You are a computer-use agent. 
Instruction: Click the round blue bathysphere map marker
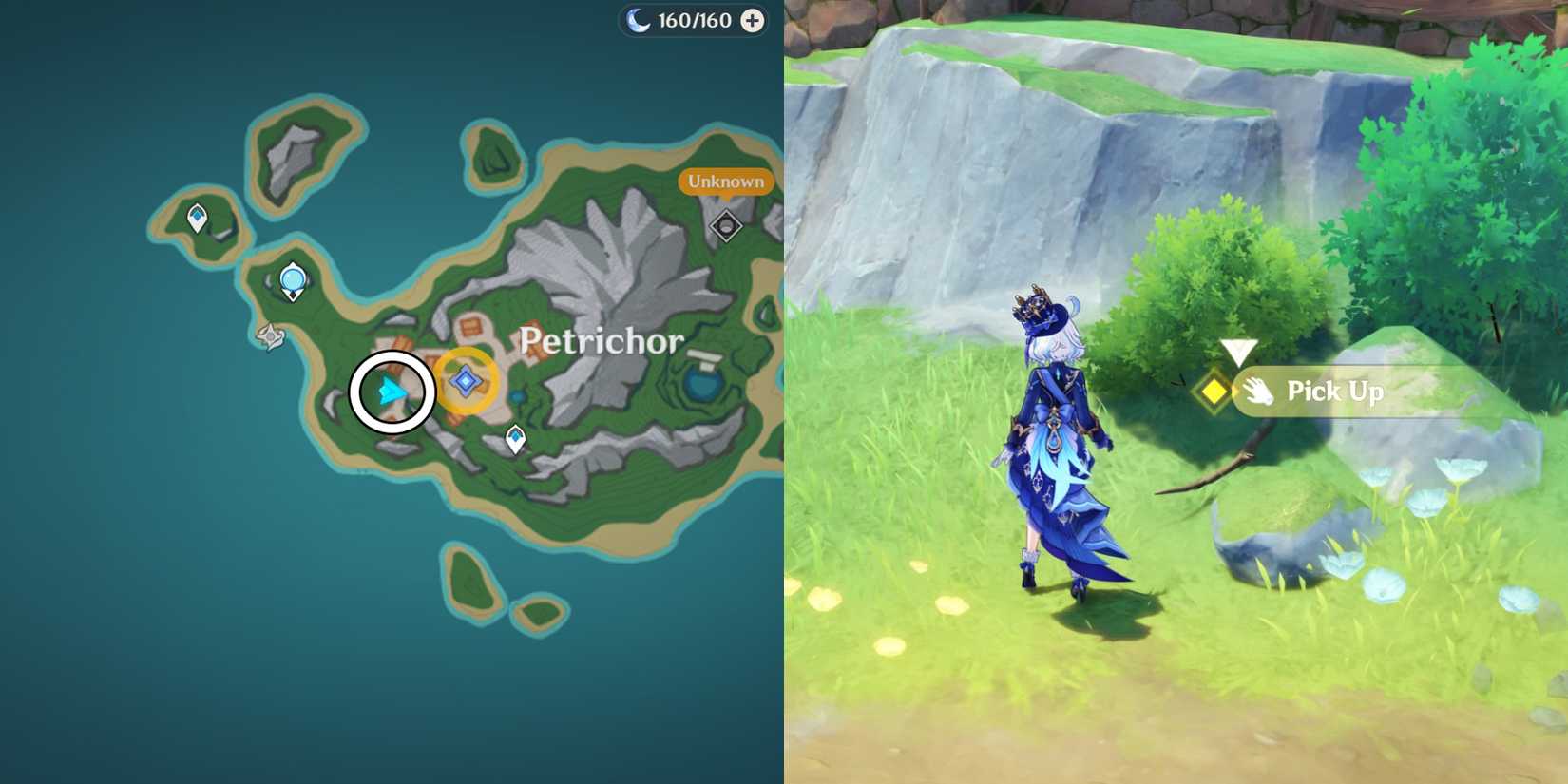point(293,278)
